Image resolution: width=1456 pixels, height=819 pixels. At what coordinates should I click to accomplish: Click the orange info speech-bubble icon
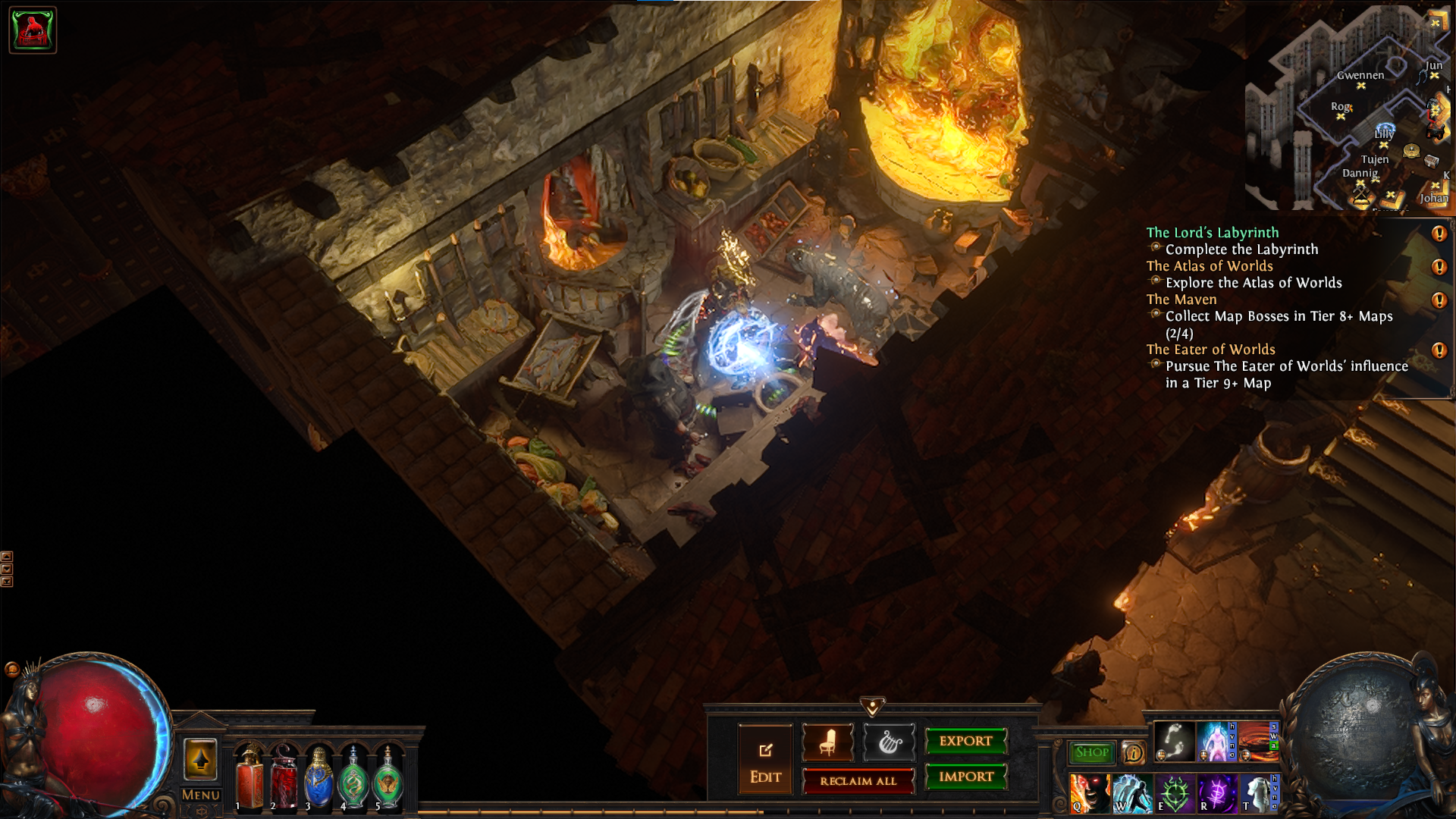(x=1133, y=753)
